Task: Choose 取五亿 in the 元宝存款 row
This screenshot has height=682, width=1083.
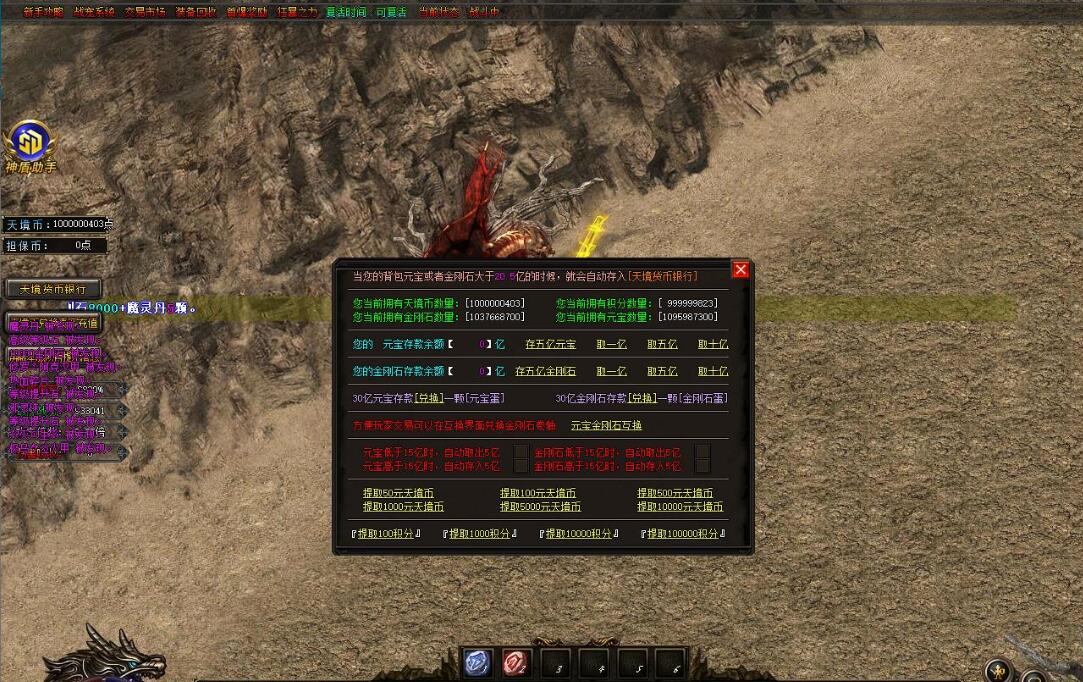Action: pos(662,344)
